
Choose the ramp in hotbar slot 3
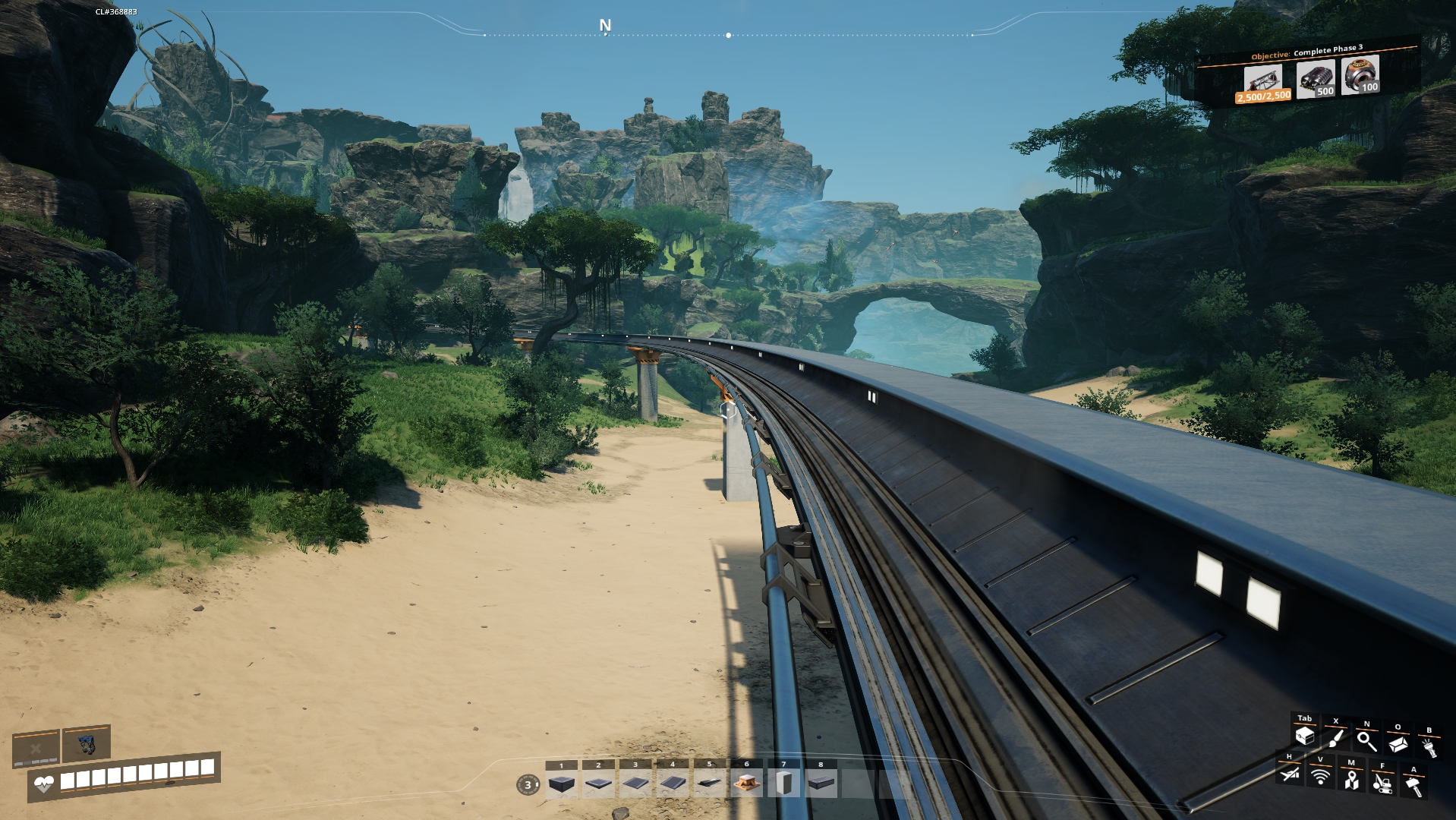pyautogui.click(x=635, y=784)
